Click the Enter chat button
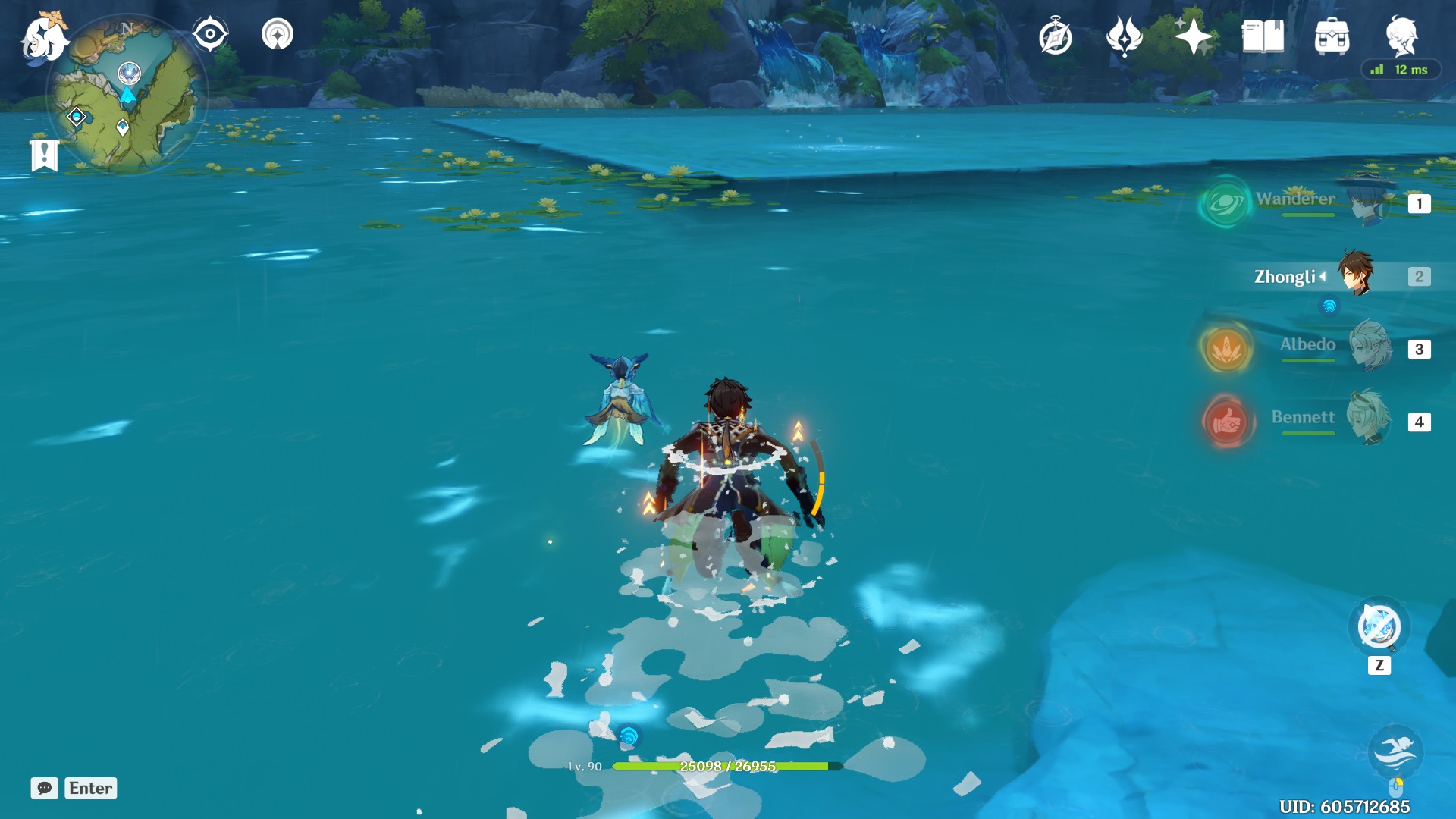 click(x=90, y=789)
